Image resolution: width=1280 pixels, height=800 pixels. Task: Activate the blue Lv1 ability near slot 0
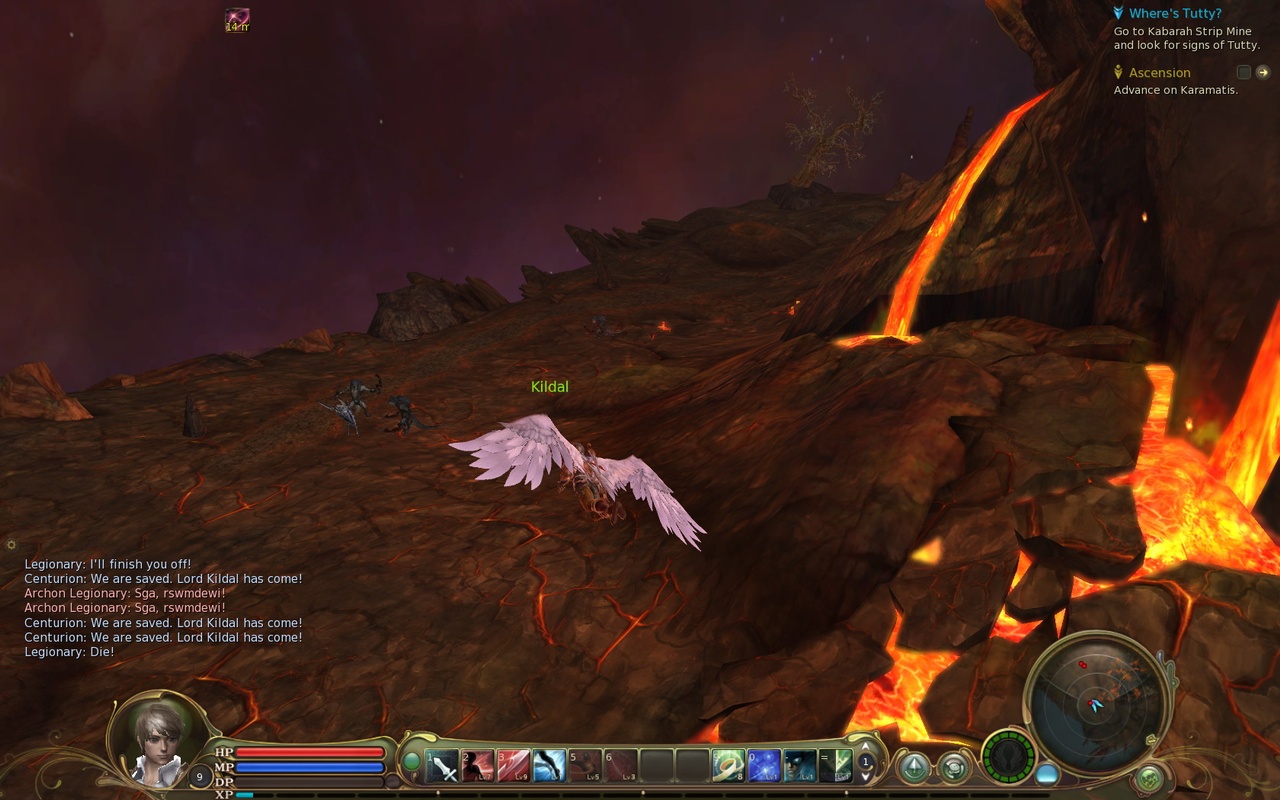click(x=764, y=765)
